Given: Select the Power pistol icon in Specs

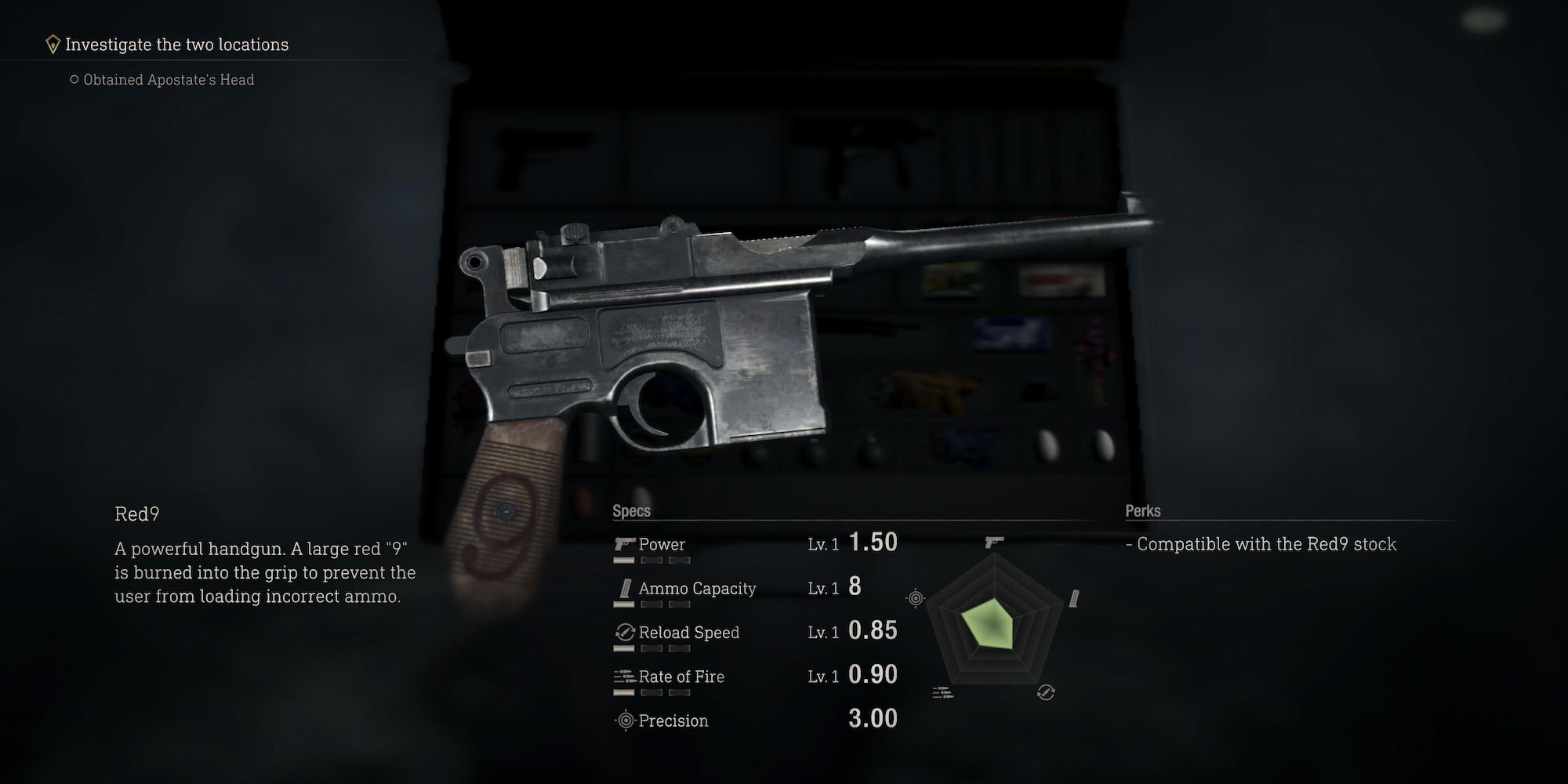Looking at the screenshot, I should click(623, 545).
